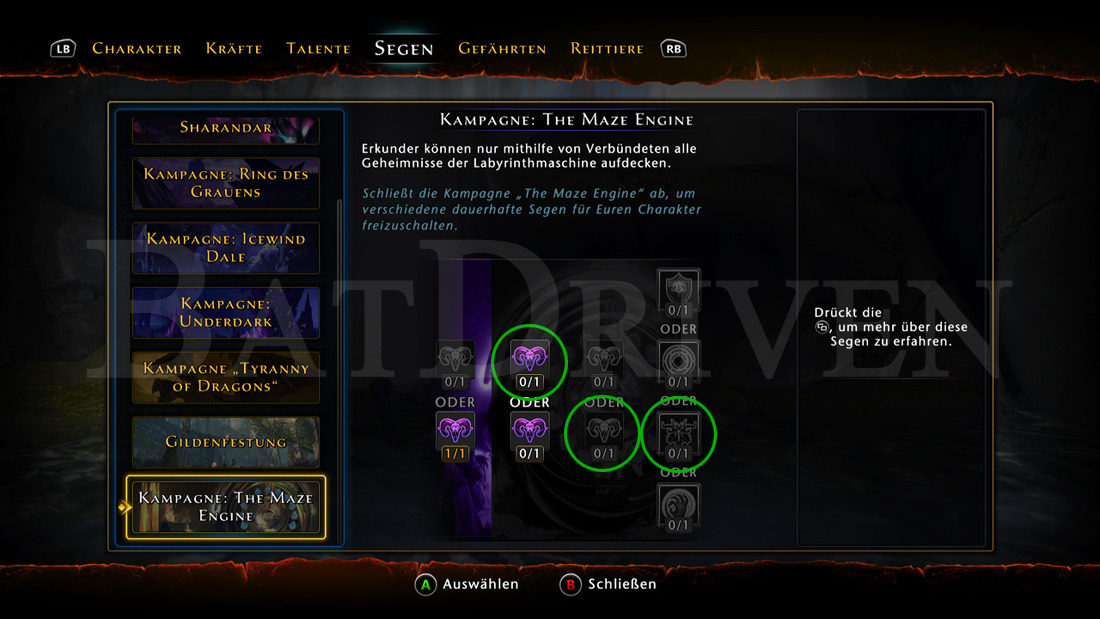
Task: Open Kampagne: Icewind Dale boons
Action: tap(226, 248)
